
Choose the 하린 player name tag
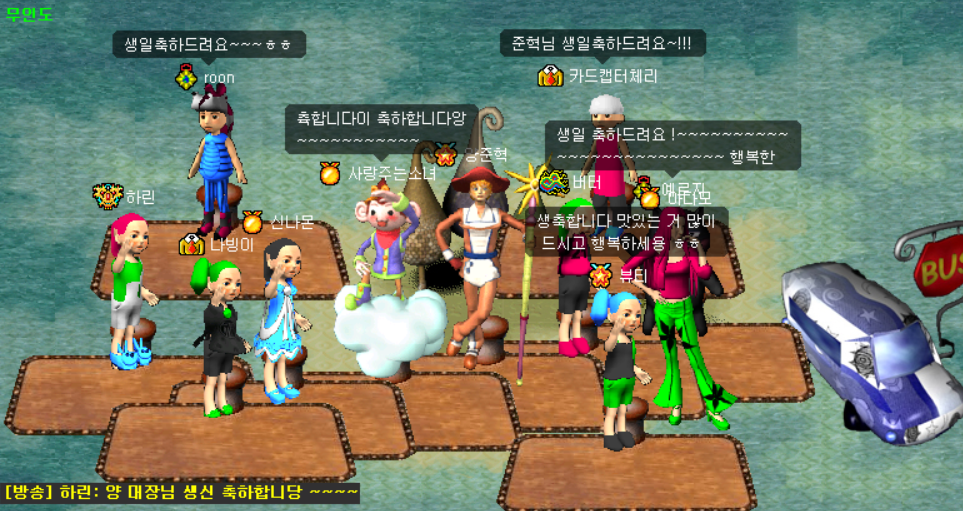[x=140, y=197]
